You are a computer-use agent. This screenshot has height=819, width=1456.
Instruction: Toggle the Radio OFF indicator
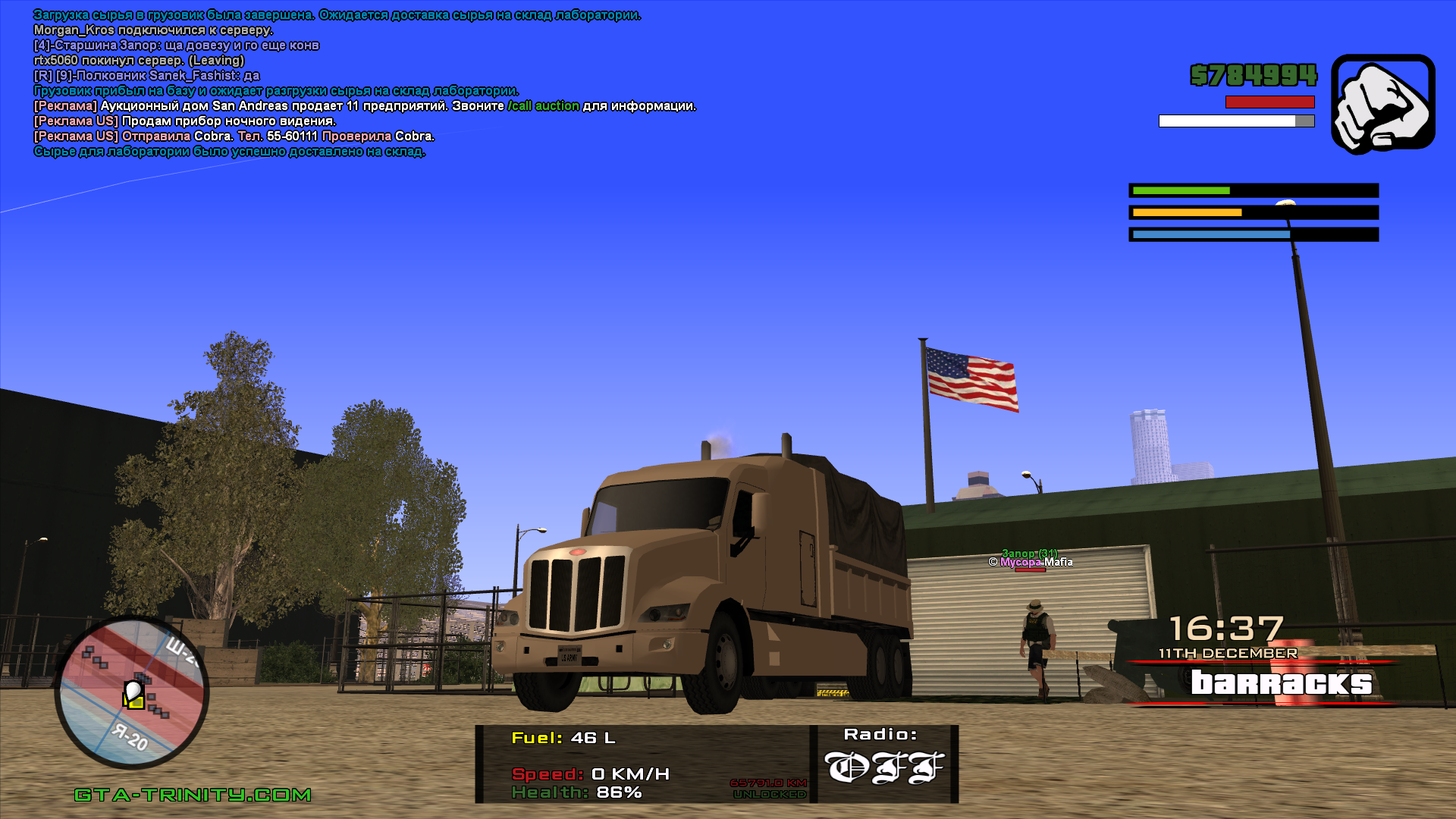[884, 767]
